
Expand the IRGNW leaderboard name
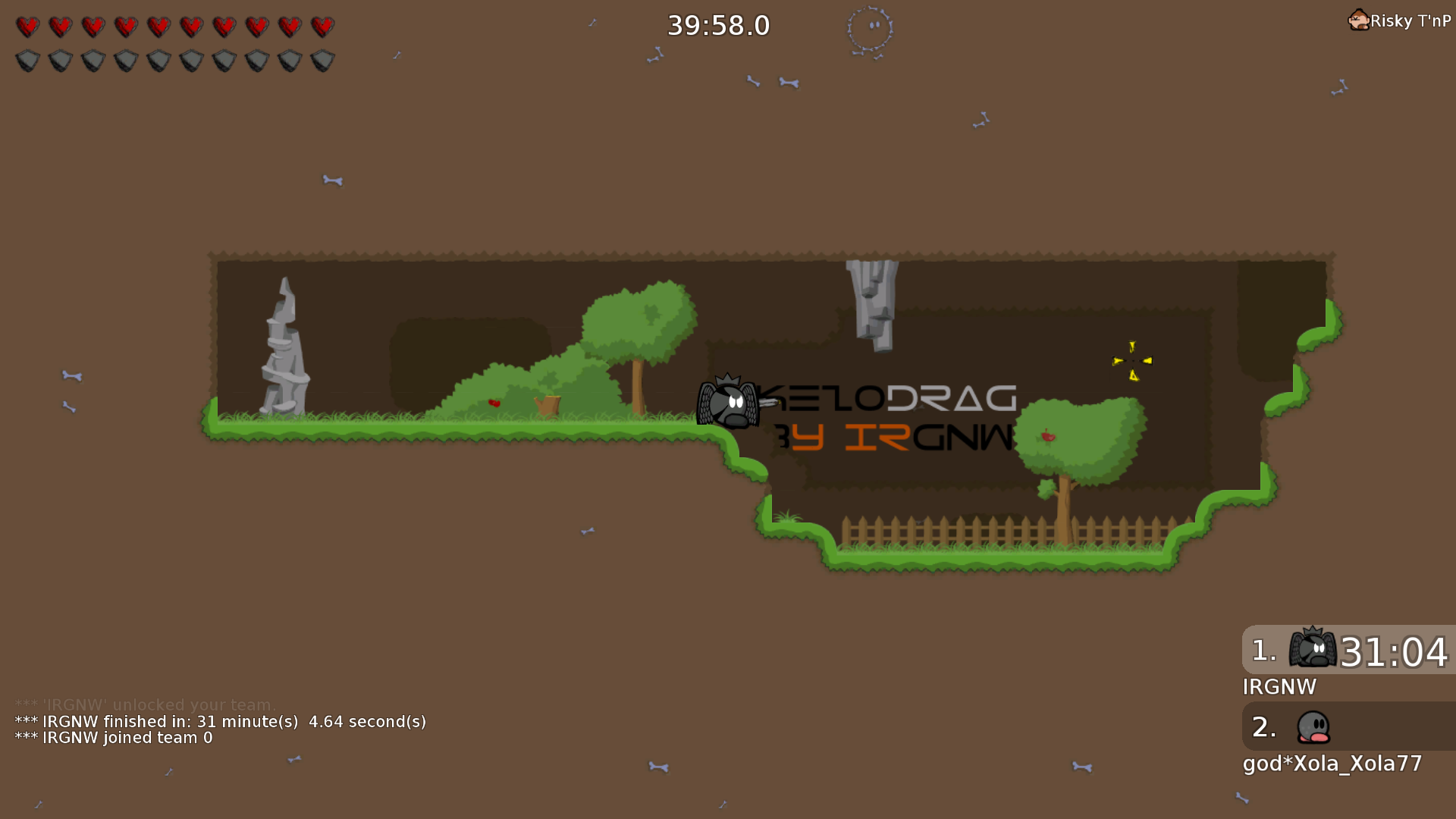[1281, 687]
